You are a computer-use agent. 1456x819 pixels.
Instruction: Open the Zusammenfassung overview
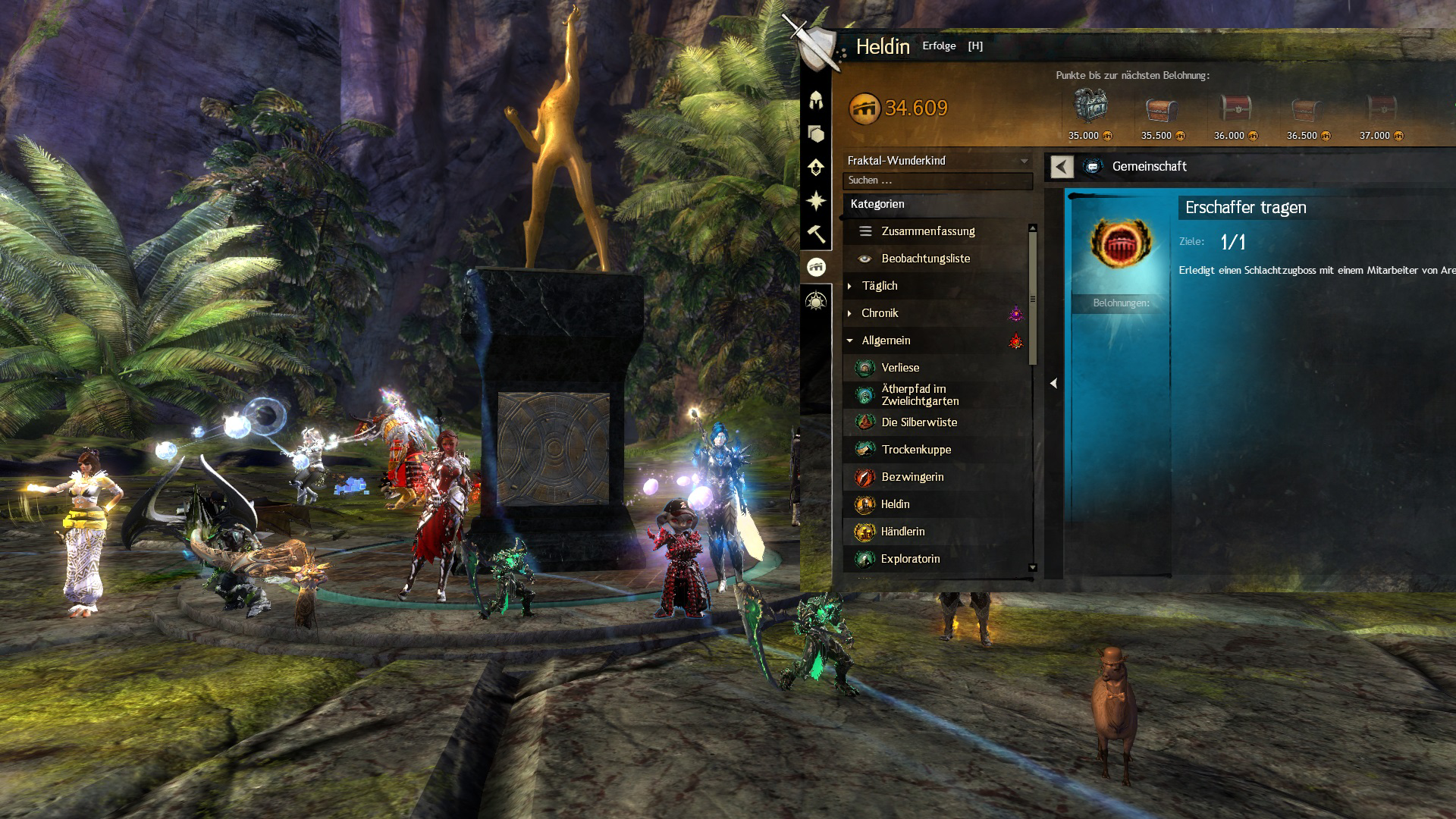click(927, 231)
